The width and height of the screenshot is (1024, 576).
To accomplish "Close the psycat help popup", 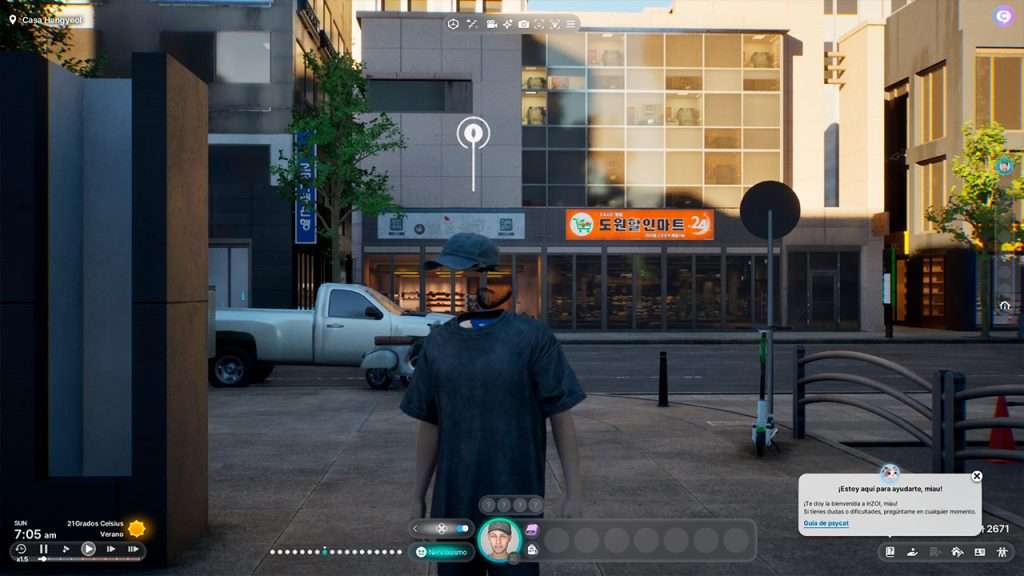I will pyautogui.click(x=977, y=476).
